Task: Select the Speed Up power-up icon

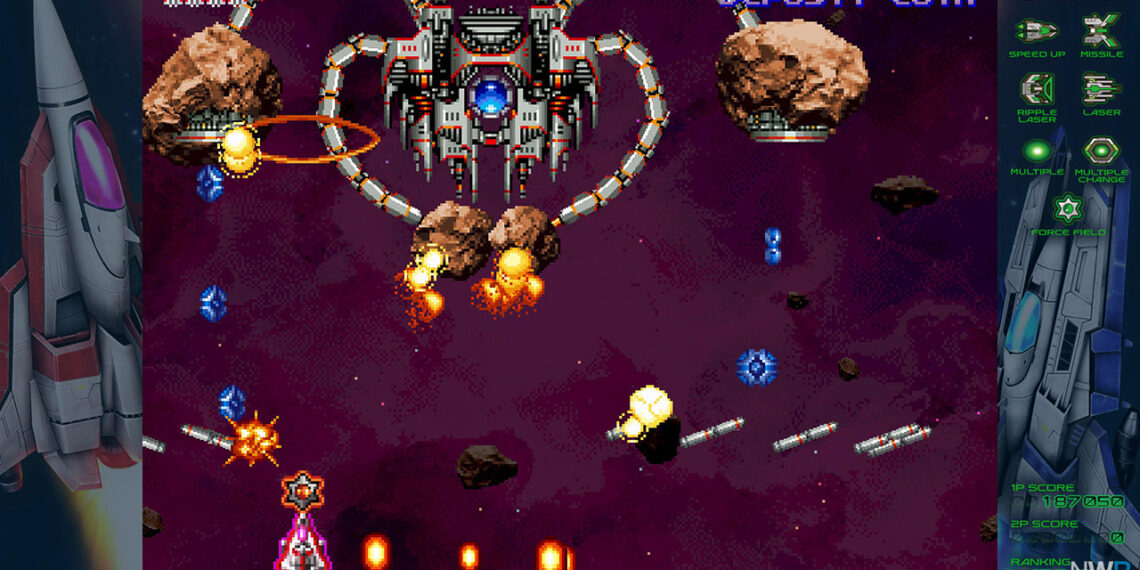Action: click(x=1036, y=30)
